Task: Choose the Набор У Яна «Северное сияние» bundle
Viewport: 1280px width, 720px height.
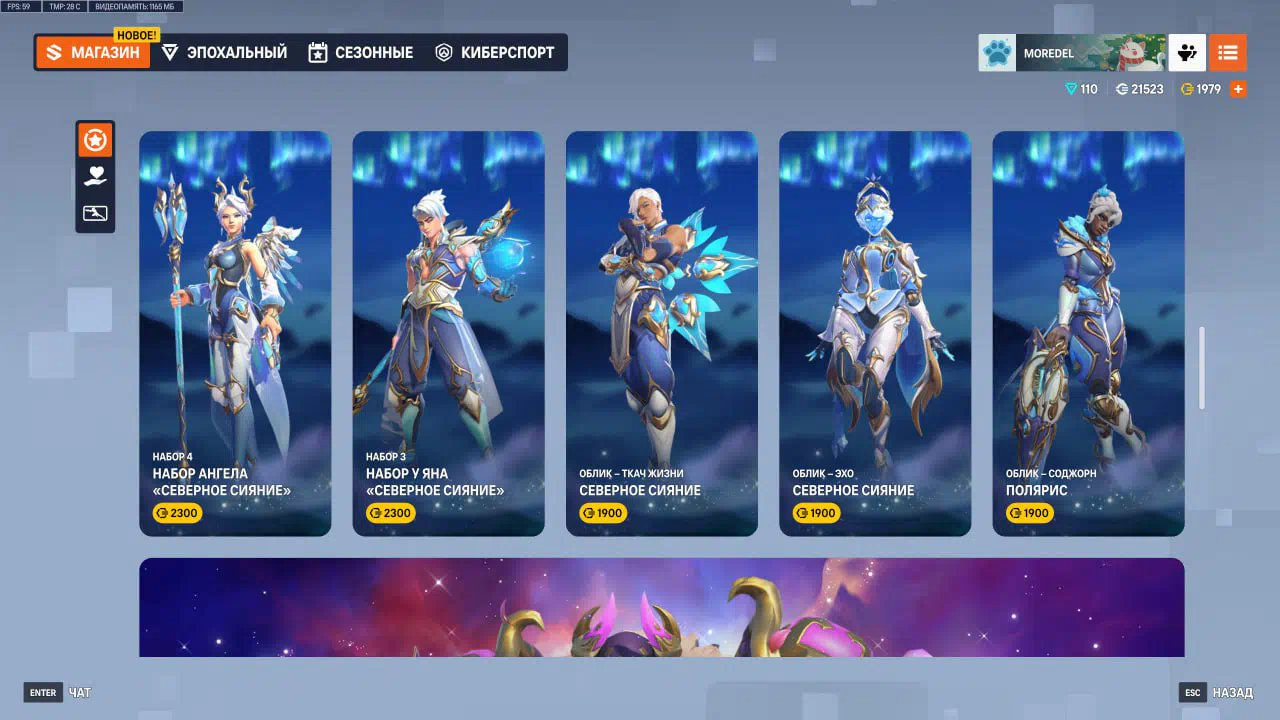Action: coord(448,333)
